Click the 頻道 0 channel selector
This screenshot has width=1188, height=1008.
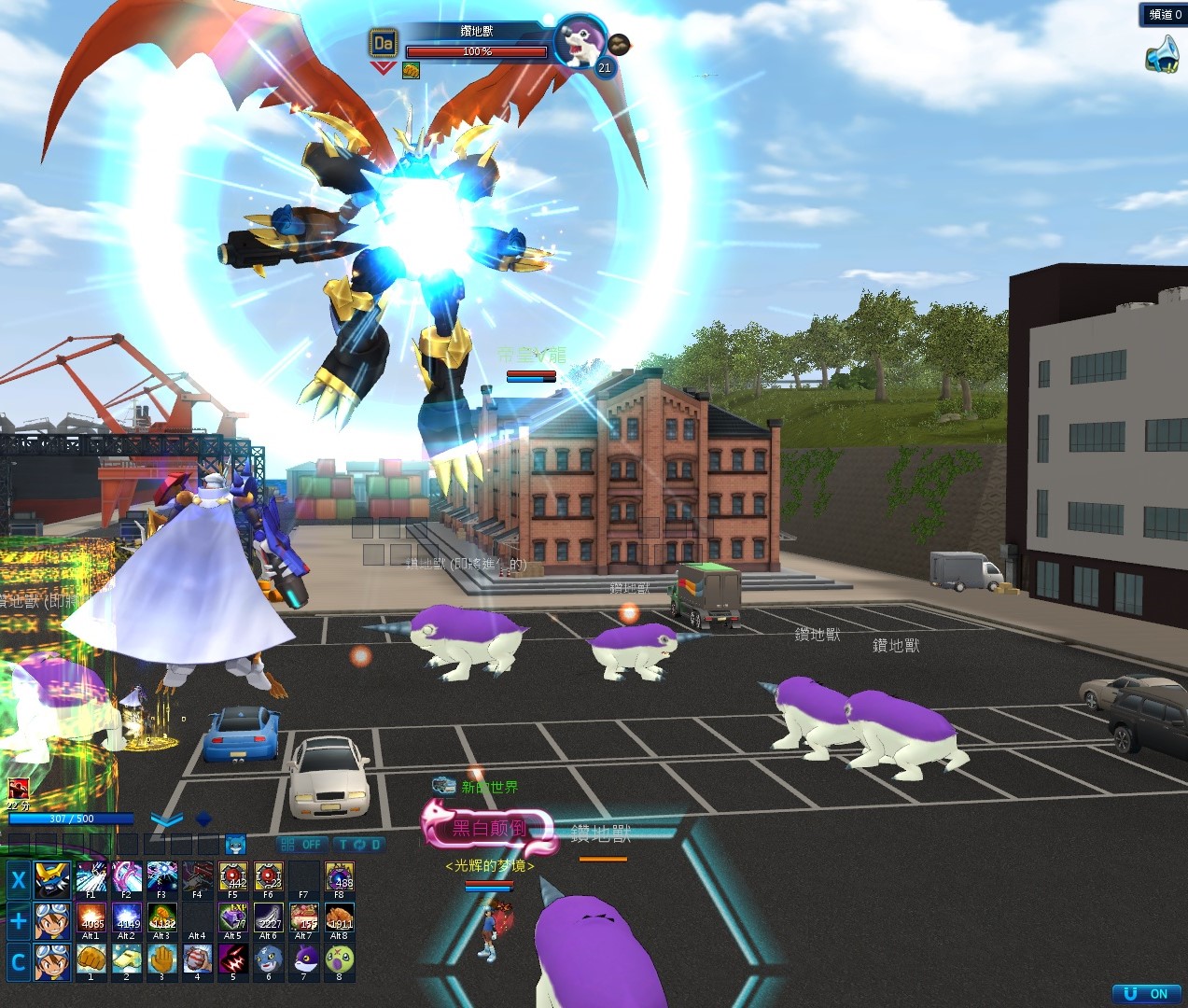click(x=1164, y=14)
